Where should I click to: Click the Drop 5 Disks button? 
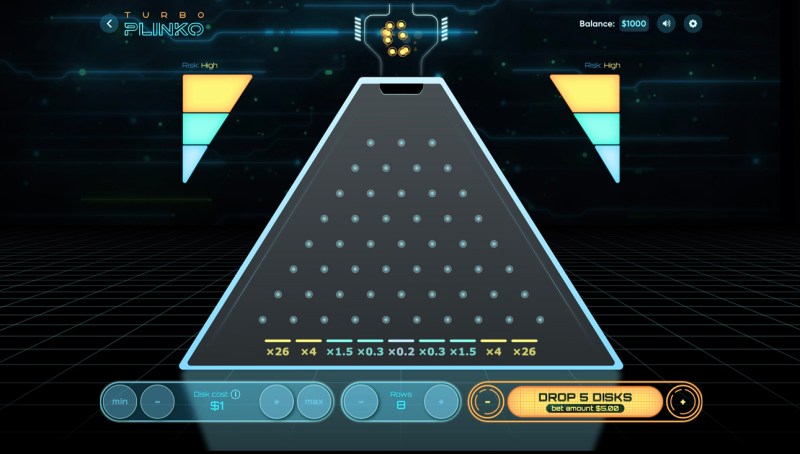coord(585,401)
